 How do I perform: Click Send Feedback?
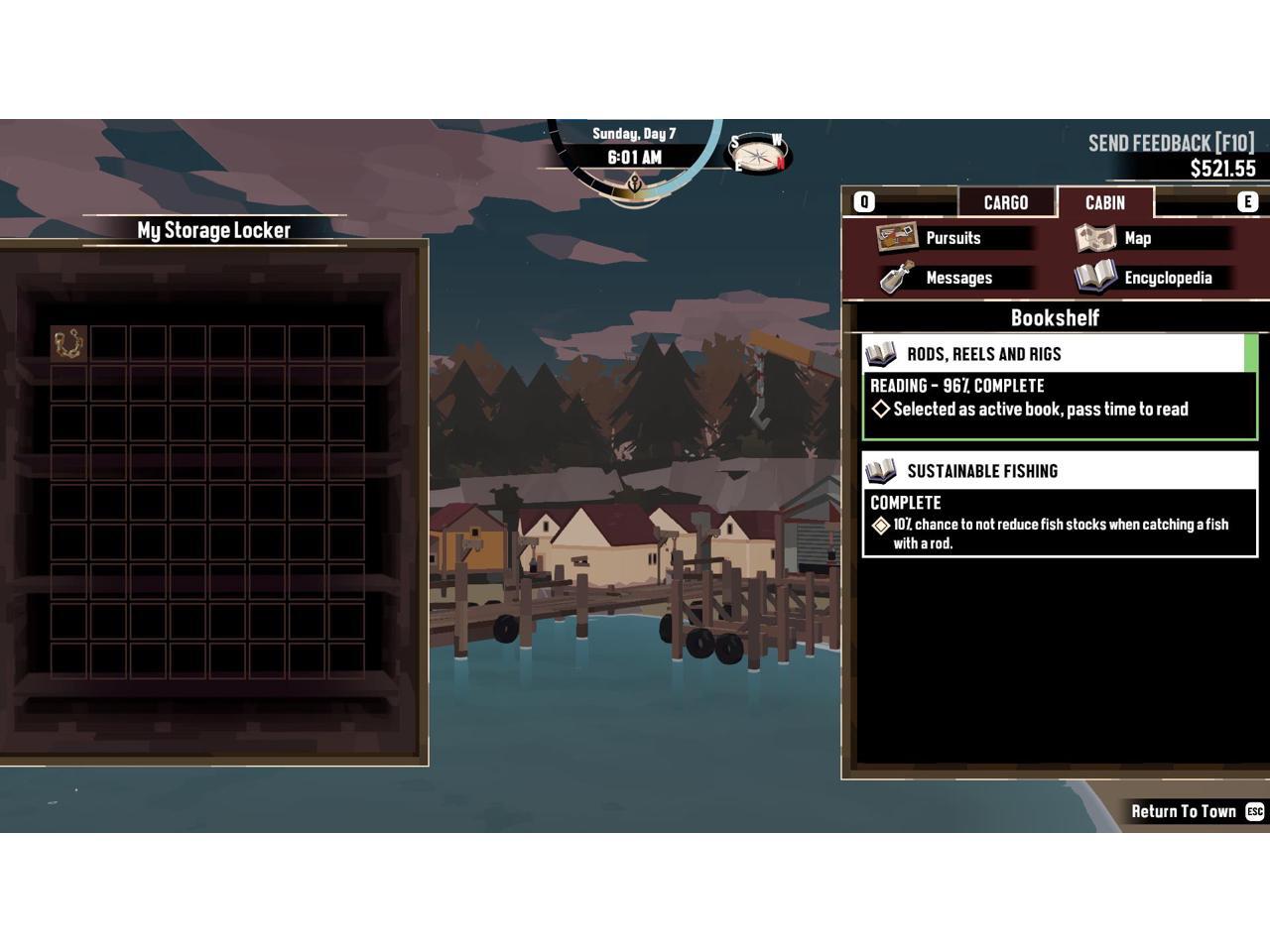1171,143
